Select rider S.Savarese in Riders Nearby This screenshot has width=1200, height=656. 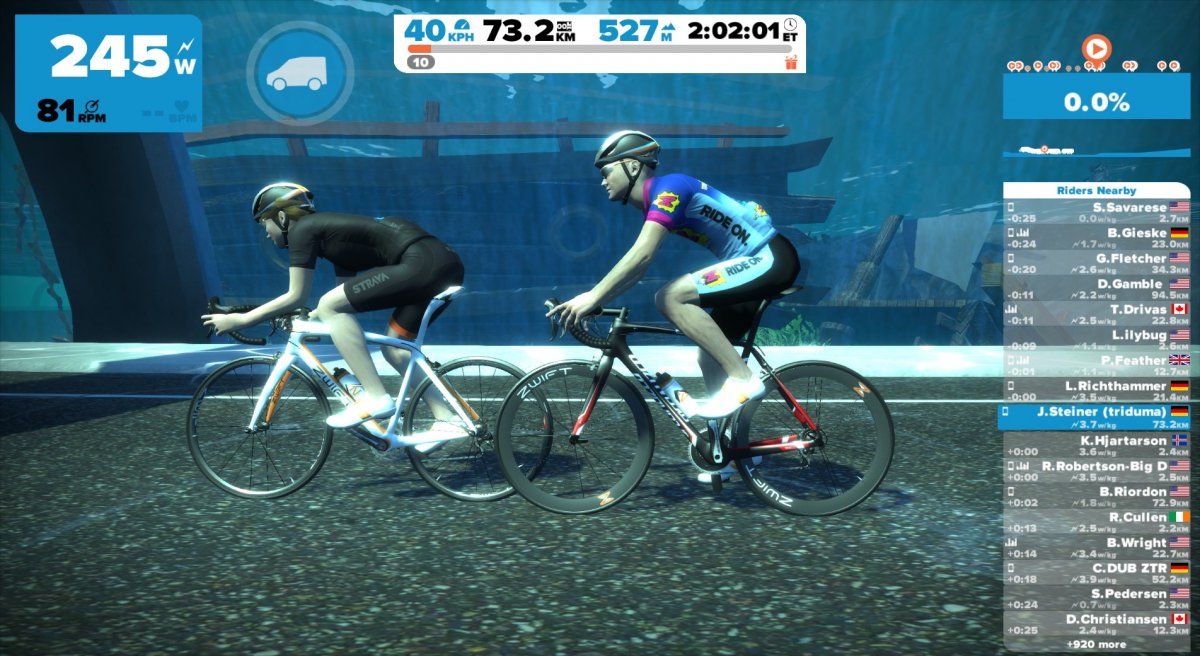pyautogui.click(x=1096, y=212)
